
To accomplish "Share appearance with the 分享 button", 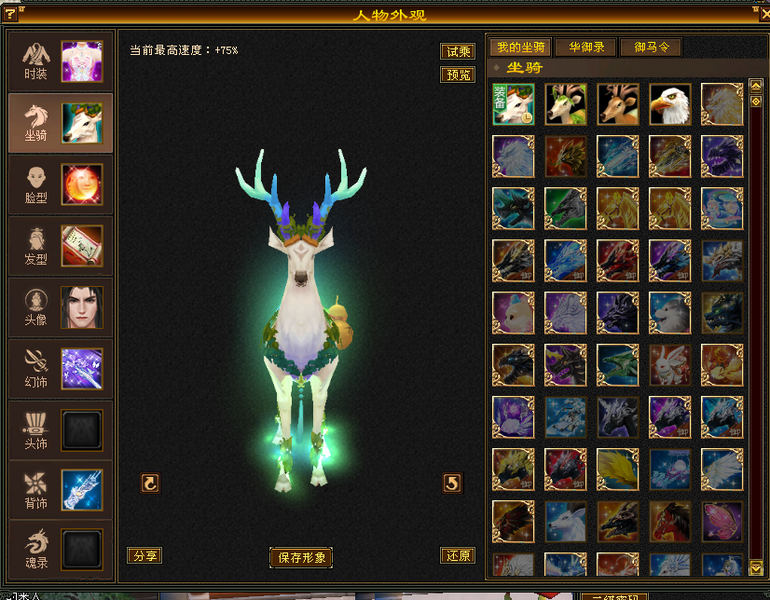I will [144, 556].
